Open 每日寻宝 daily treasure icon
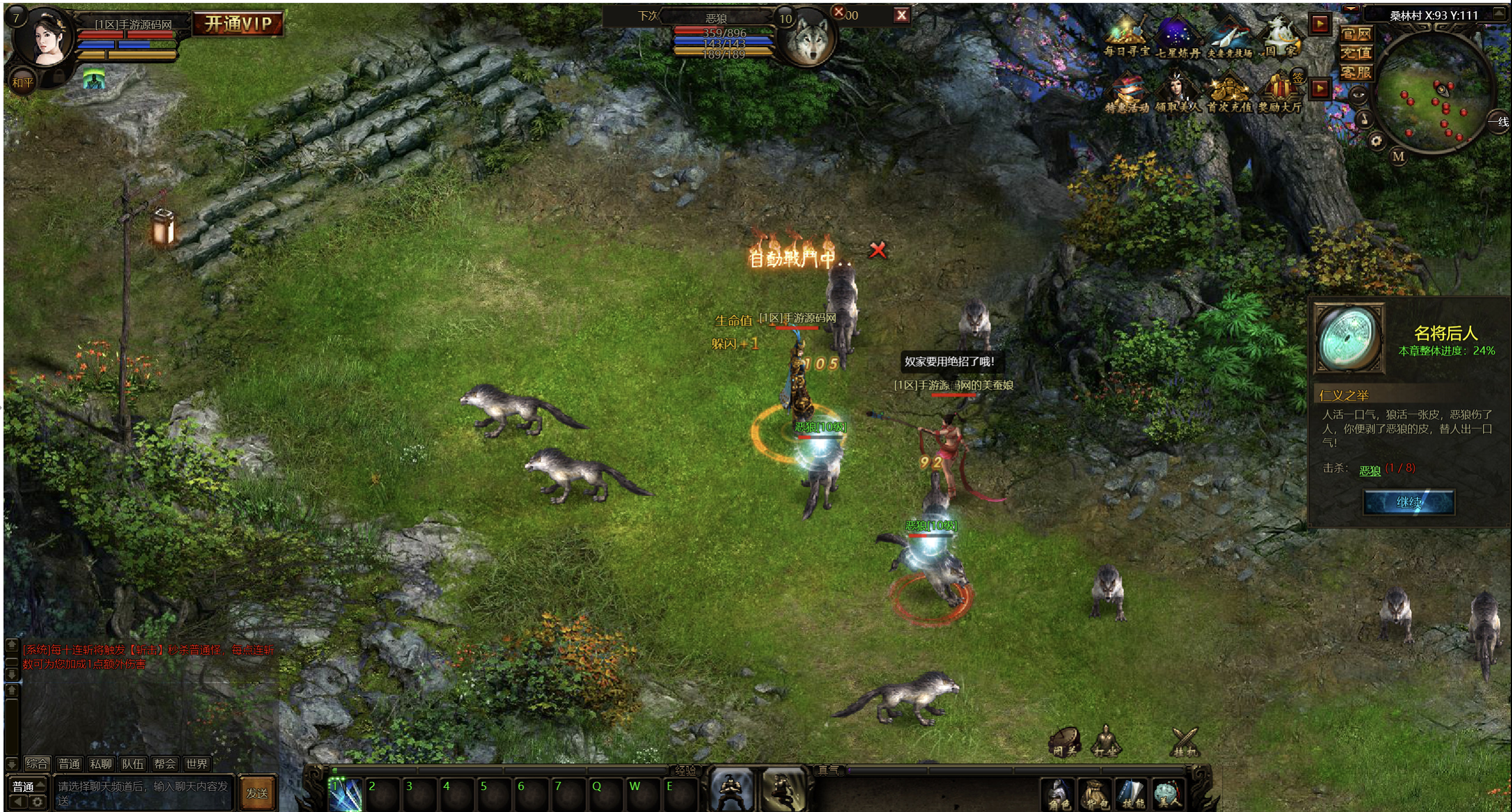Screen dimensions: 1512x812 tap(1127, 37)
